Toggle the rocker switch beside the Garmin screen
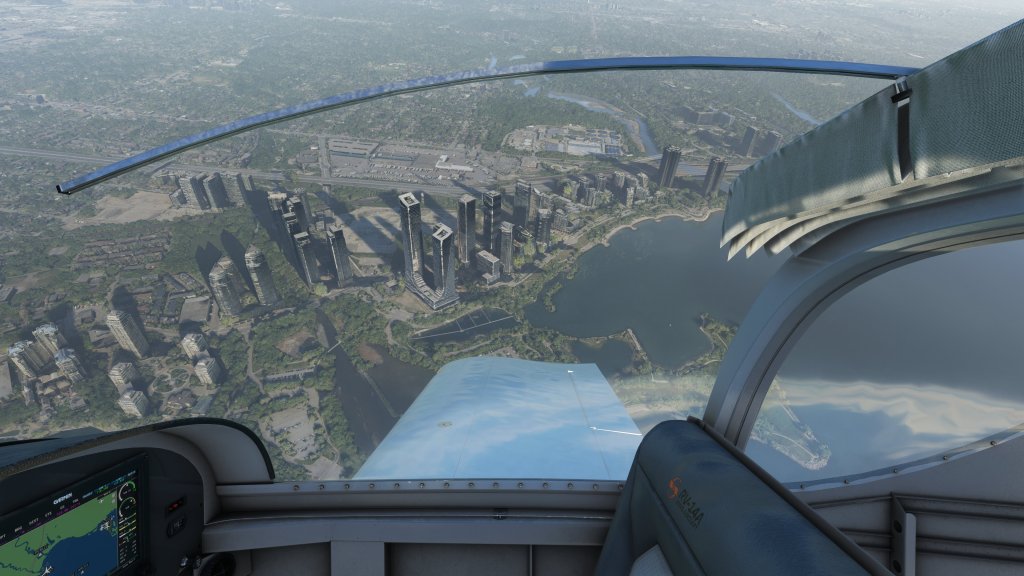Viewport: 1024px width, 576px height. [x=174, y=506]
